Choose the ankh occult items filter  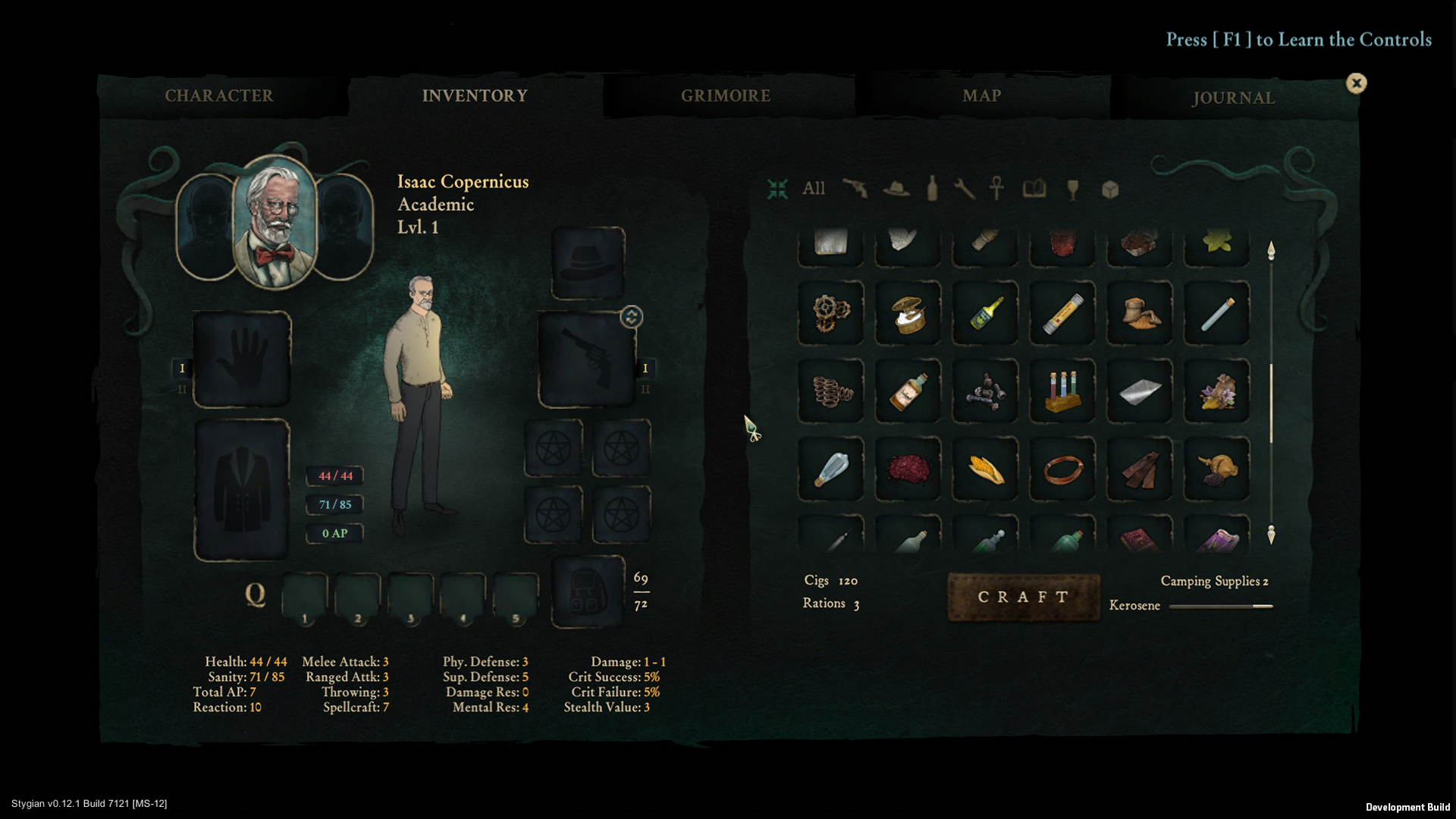[x=997, y=188]
